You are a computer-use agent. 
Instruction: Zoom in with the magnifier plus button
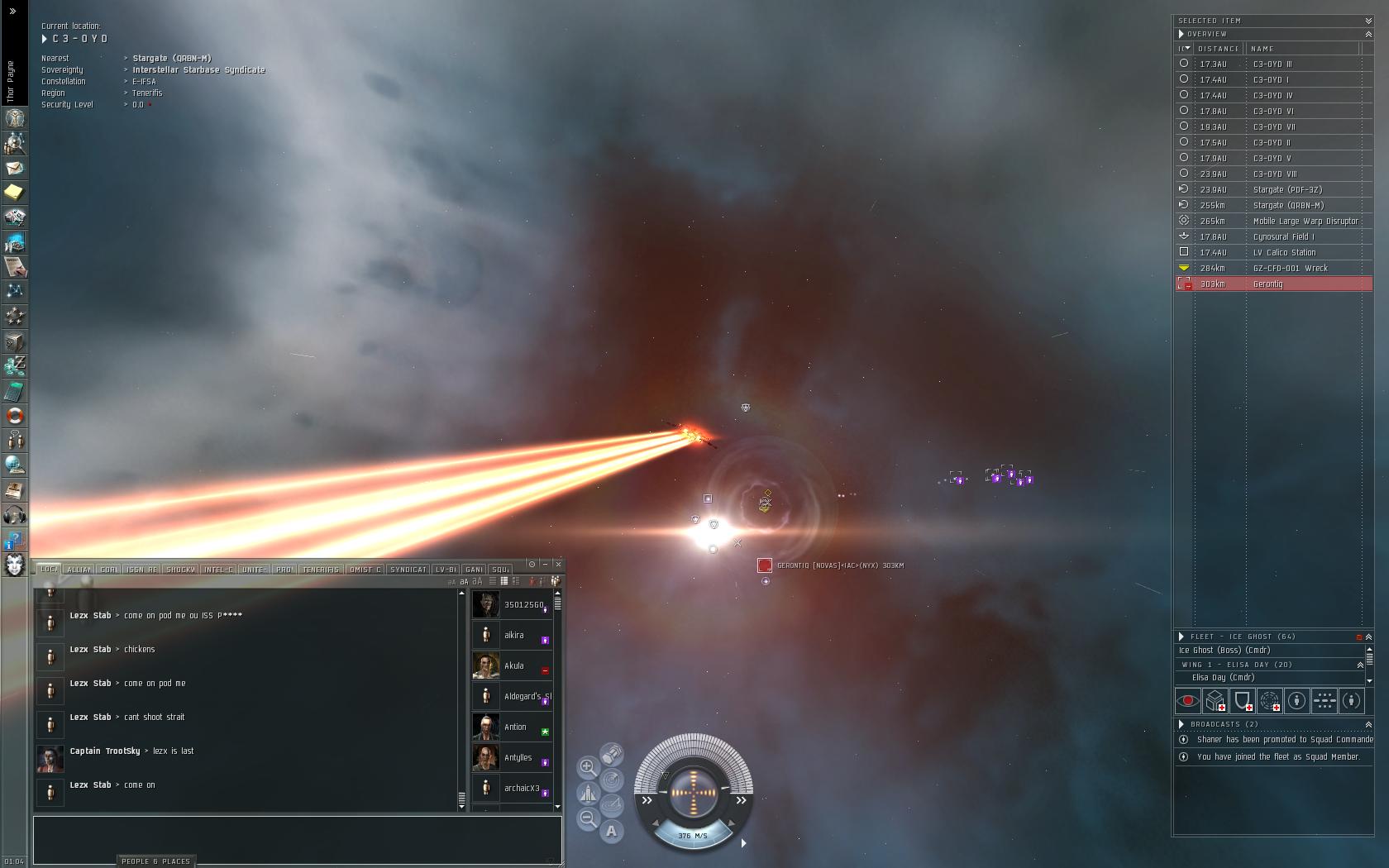588,767
